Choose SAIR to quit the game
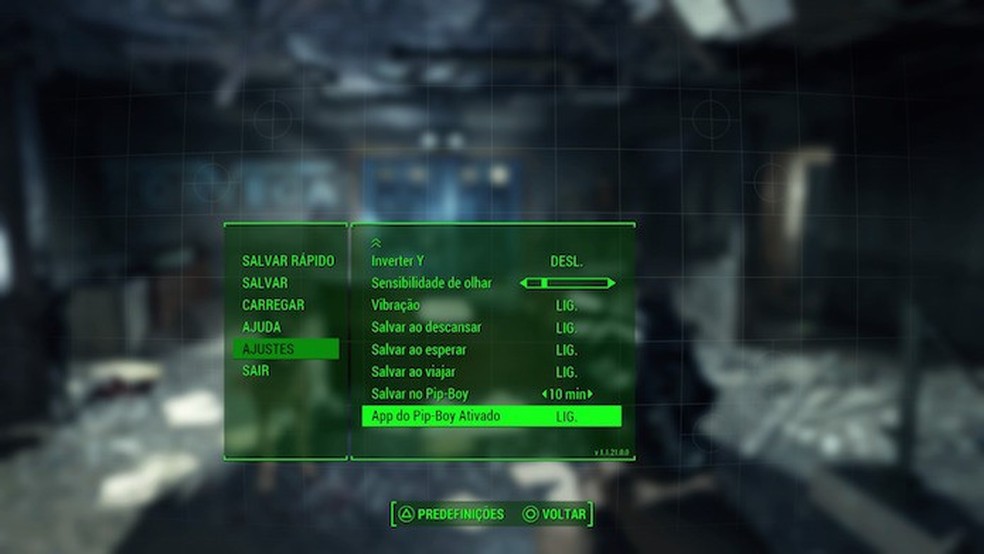This screenshot has height=554, width=984. (256, 371)
